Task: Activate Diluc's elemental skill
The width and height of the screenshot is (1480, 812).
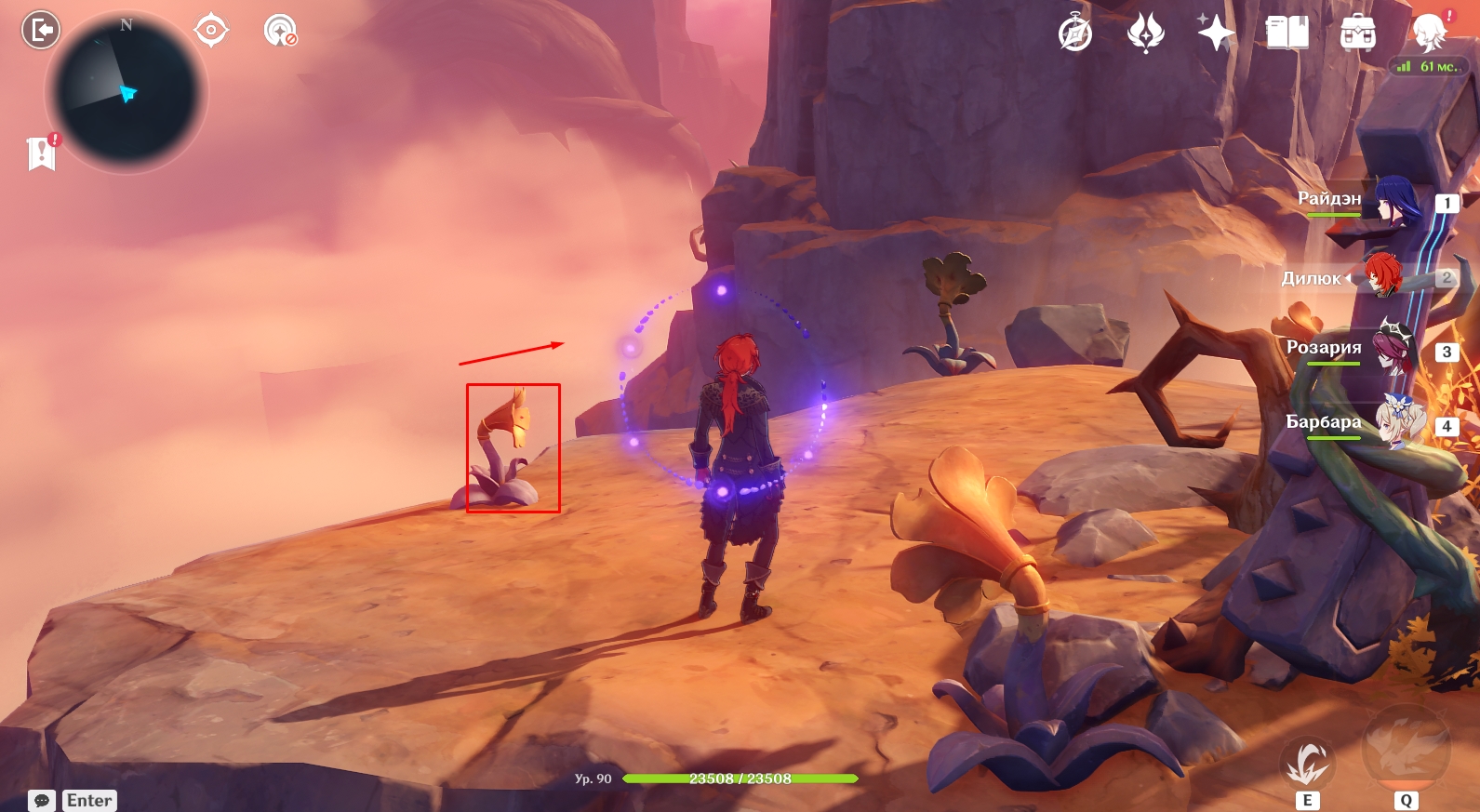Action: click(1307, 764)
